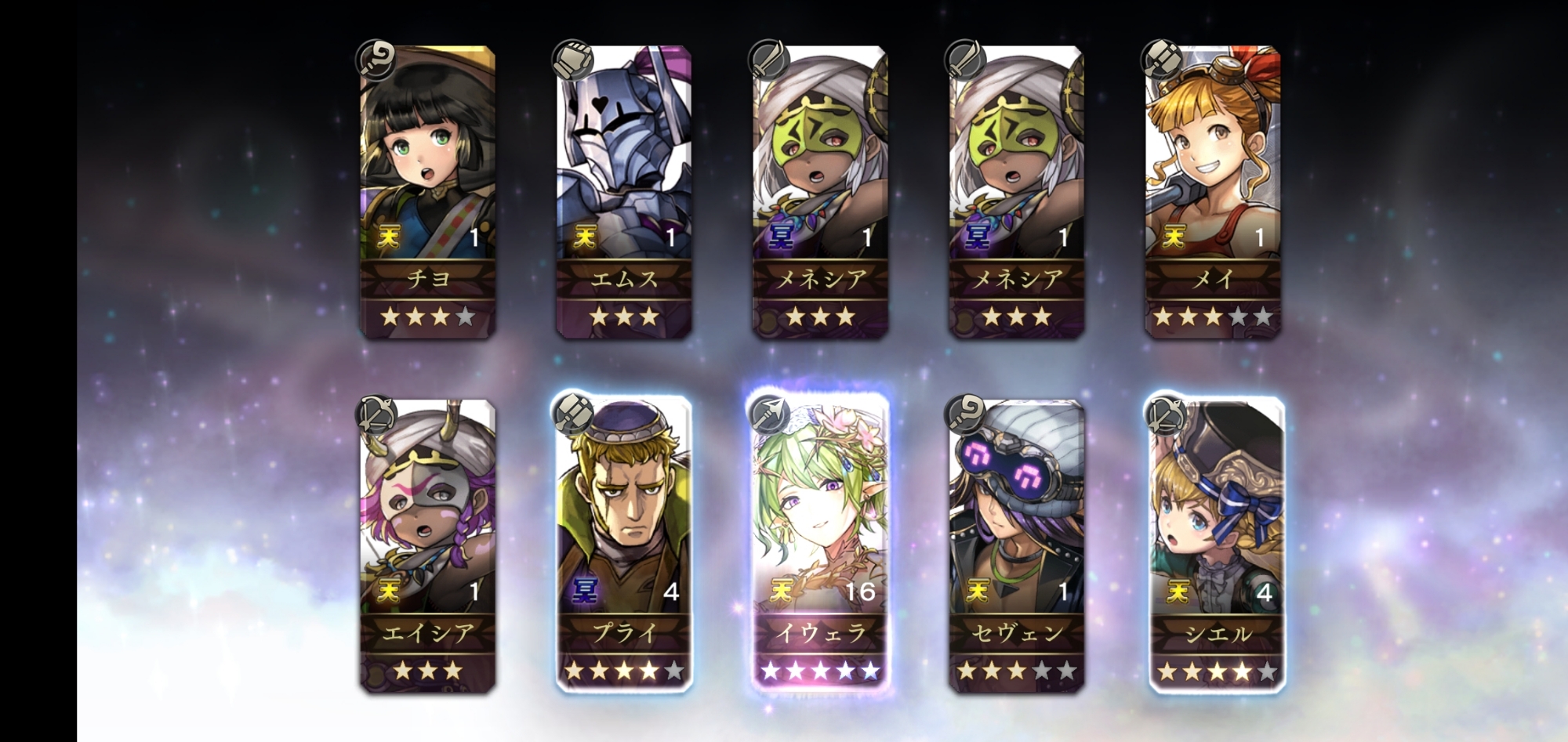This screenshot has height=742, width=1568.
Task: Select the glowing イウェラ five-star card
Action: (820, 546)
